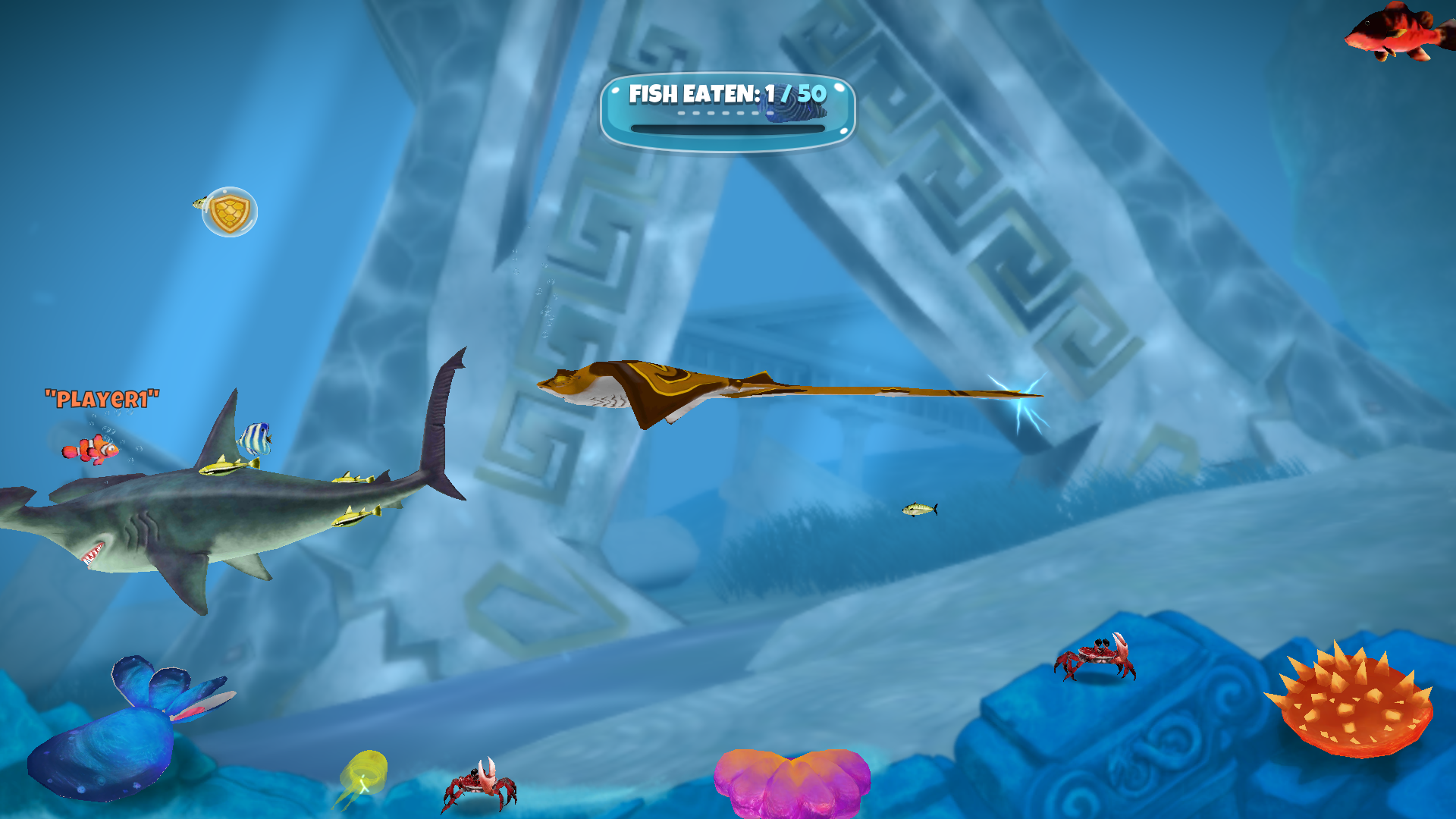This screenshot has height=819, width=1456.
Task: Click the small yellow fish swimming mid-screen
Action: pos(919,508)
